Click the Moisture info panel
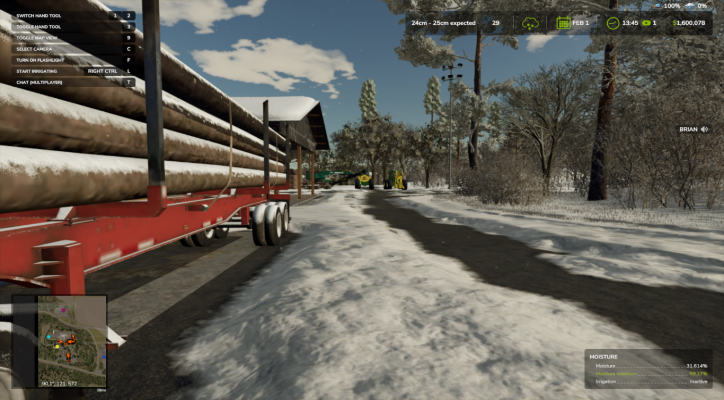Screen dimensions: 724x400 (x=650, y=368)
